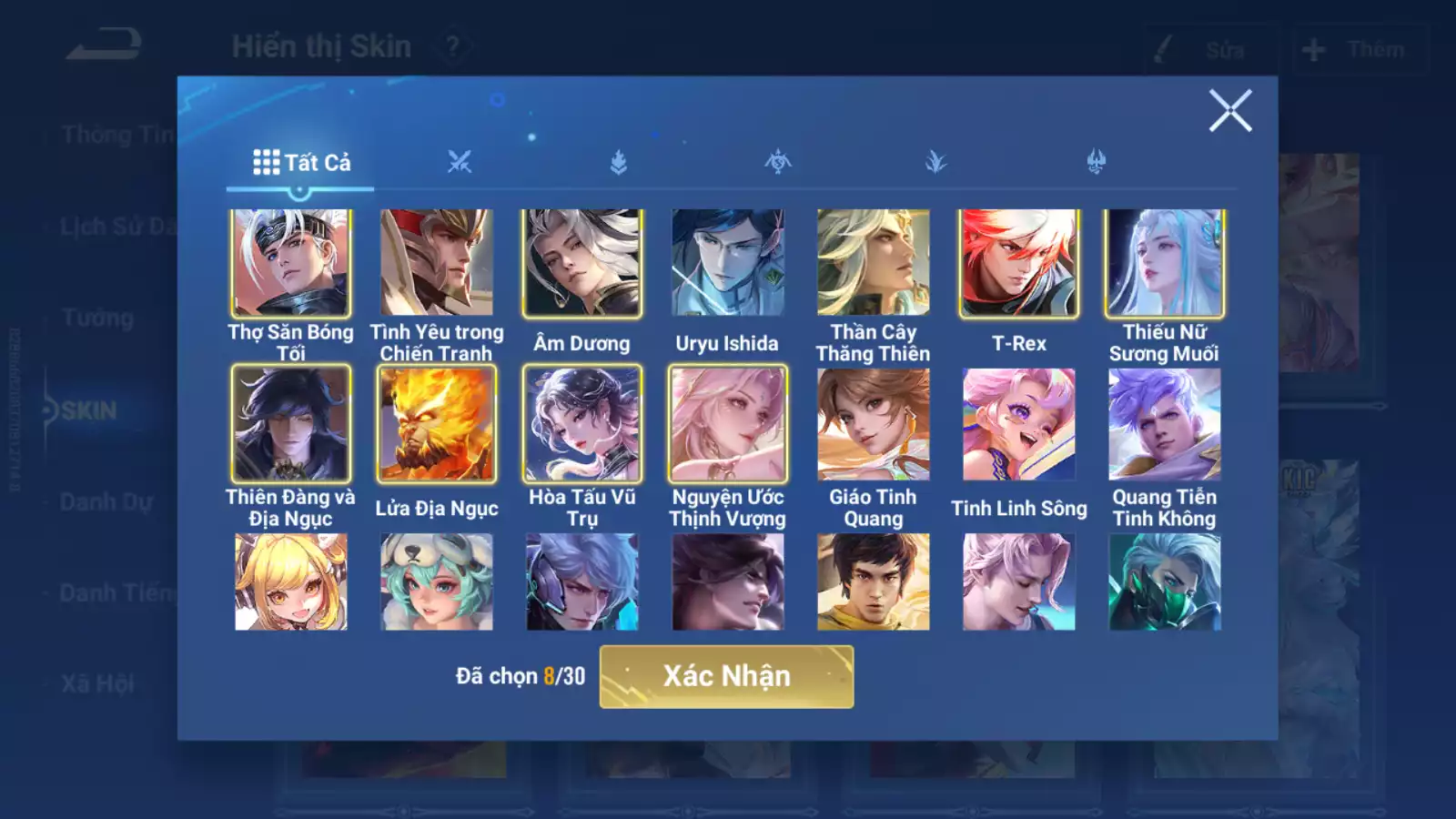
Task: Select the crossed swords class filter icon
Action: (460, 162)
